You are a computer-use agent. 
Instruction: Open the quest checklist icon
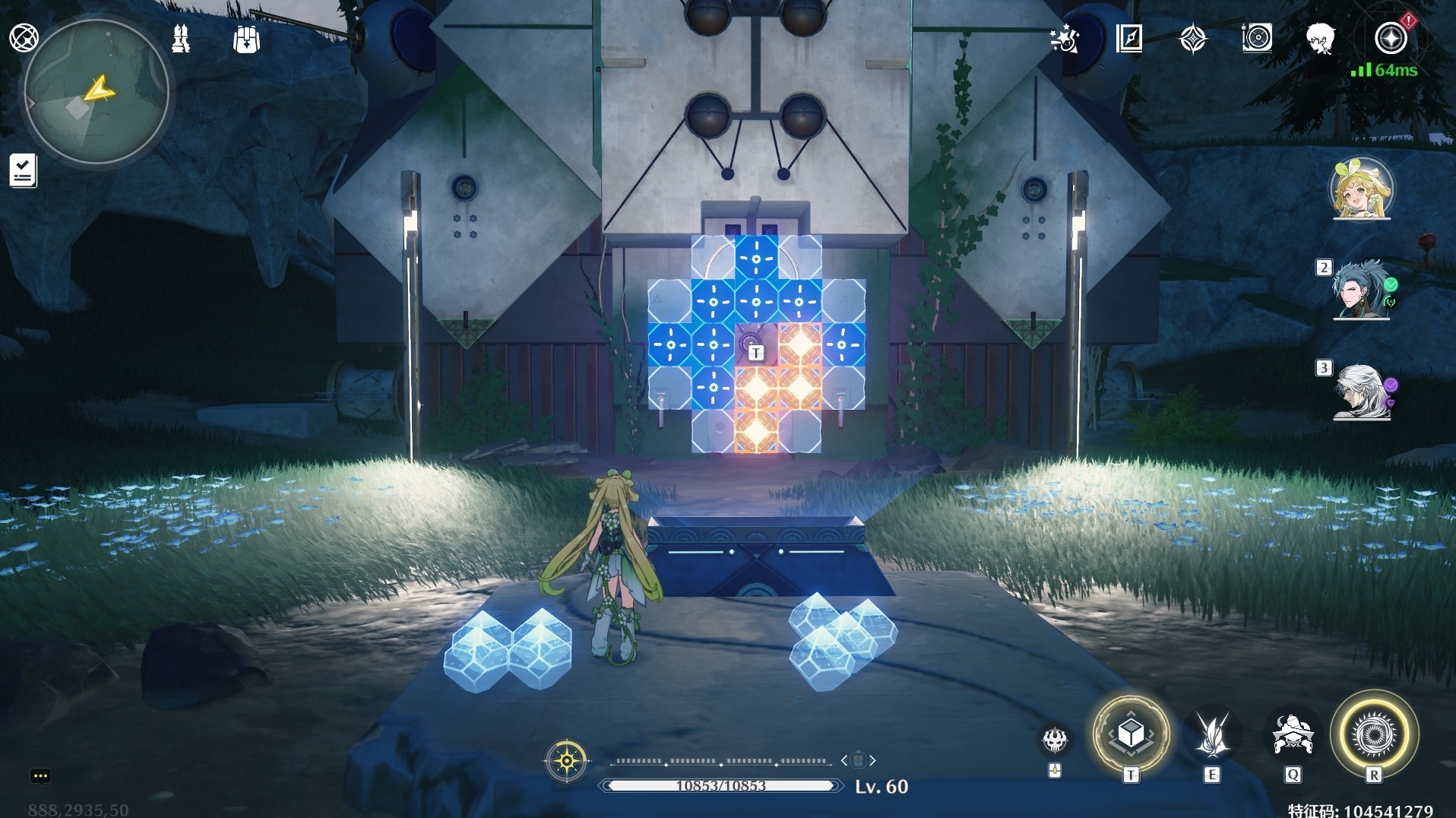click(23, 170)
